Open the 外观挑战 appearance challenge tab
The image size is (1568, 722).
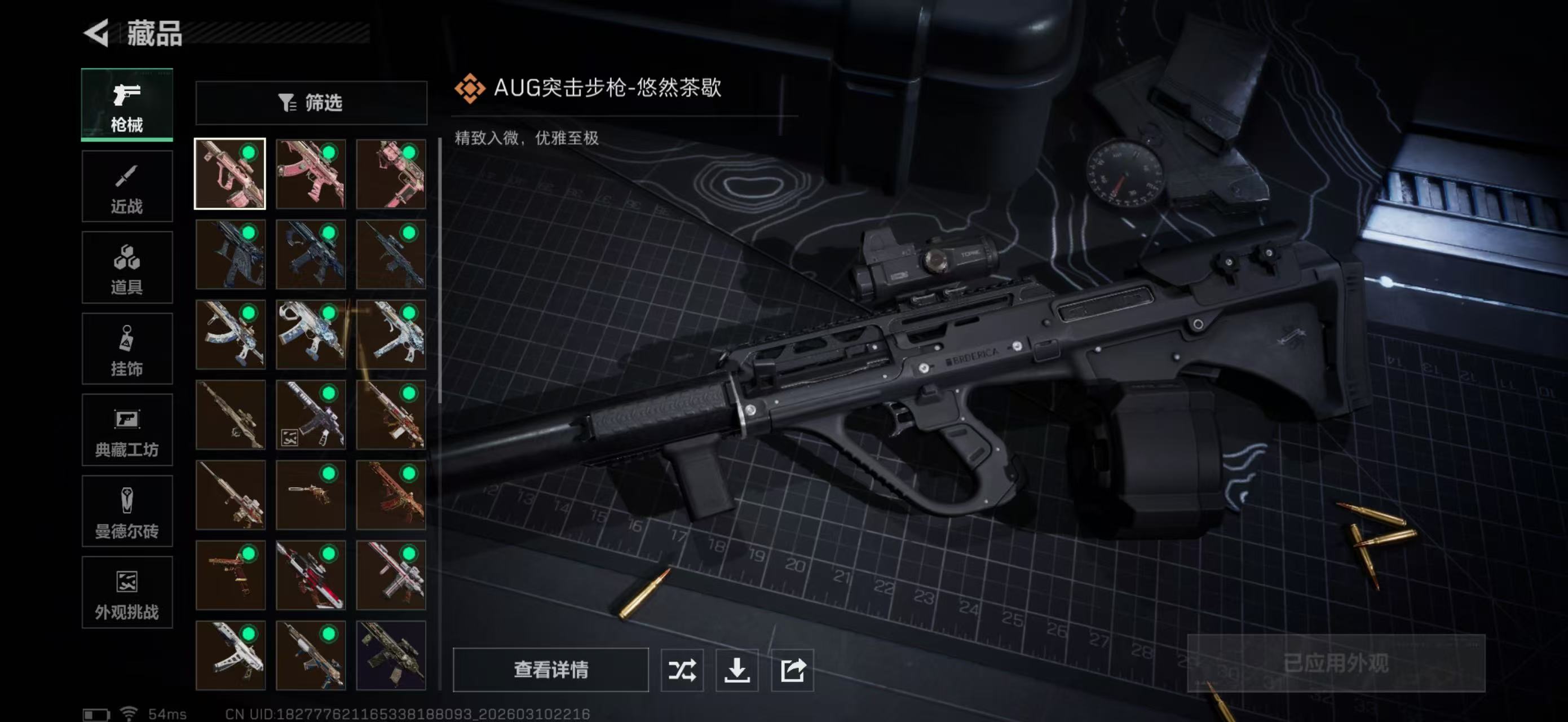click(x=127, y=592)
